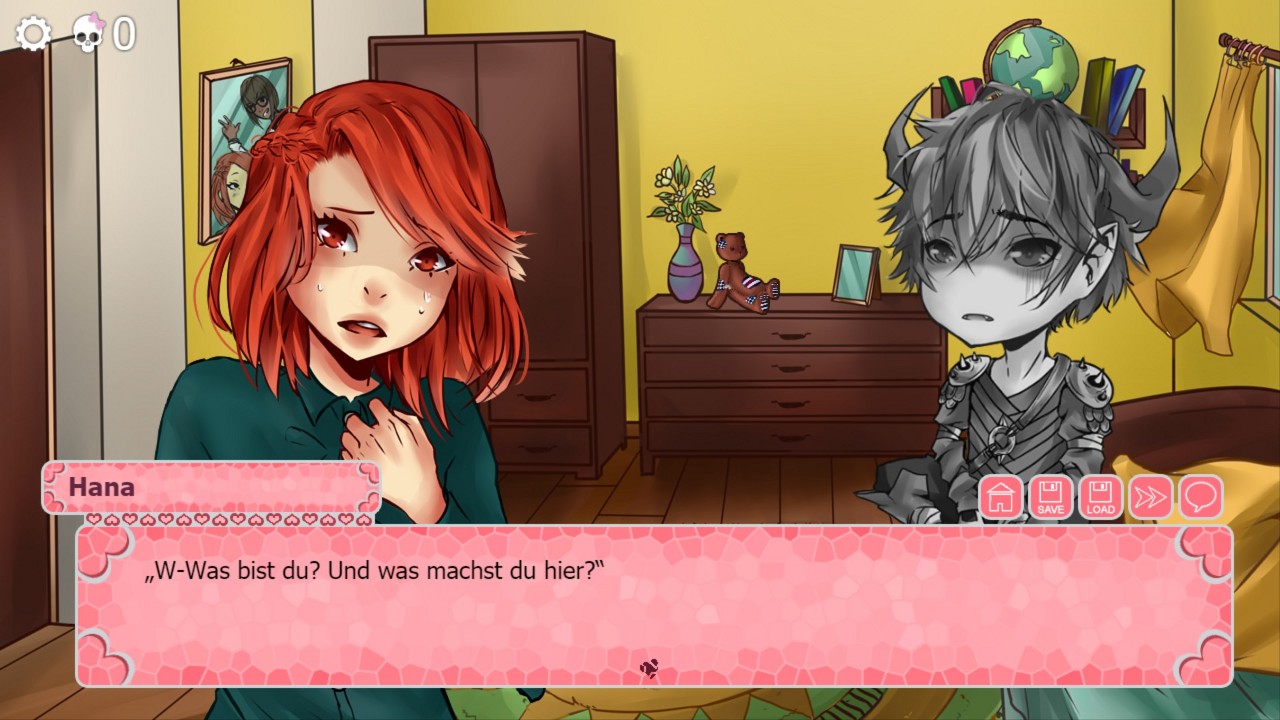The width and height of the screenshot is (1280, 720).
Task: Click the SAVE floppy disk button
Action: [1051, 497]
